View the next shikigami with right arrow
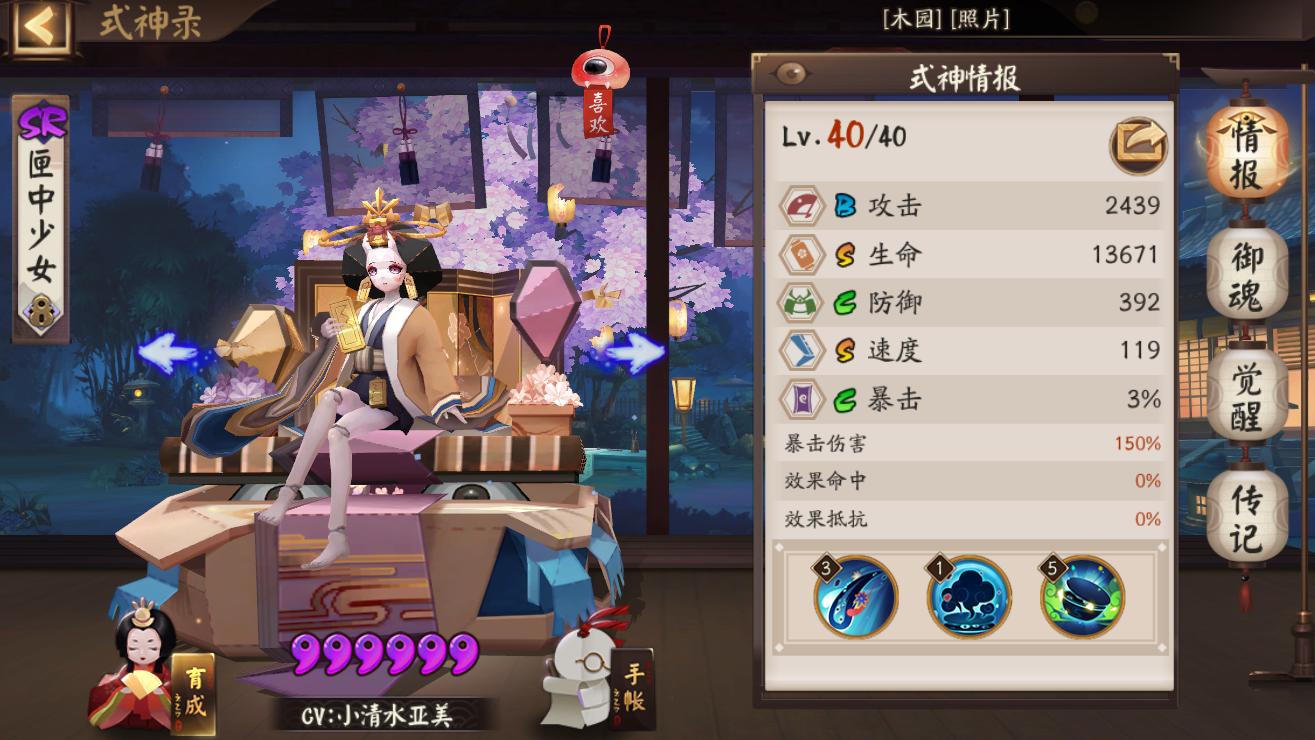This screenshot has width=1315, height=740. click(x=634, y=353)
